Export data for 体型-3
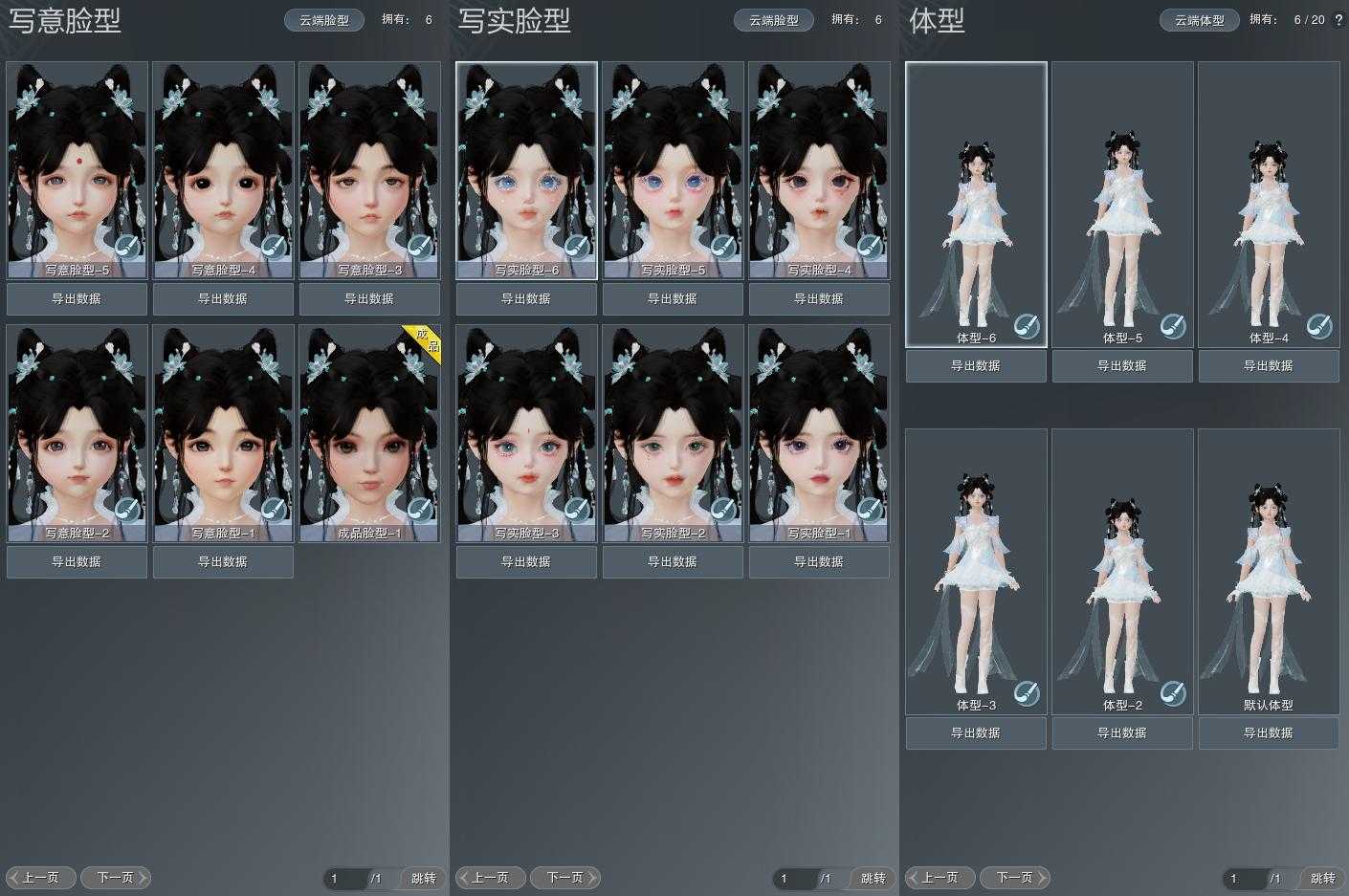This screenshot has height=896, width=1349. click(976, 733)
